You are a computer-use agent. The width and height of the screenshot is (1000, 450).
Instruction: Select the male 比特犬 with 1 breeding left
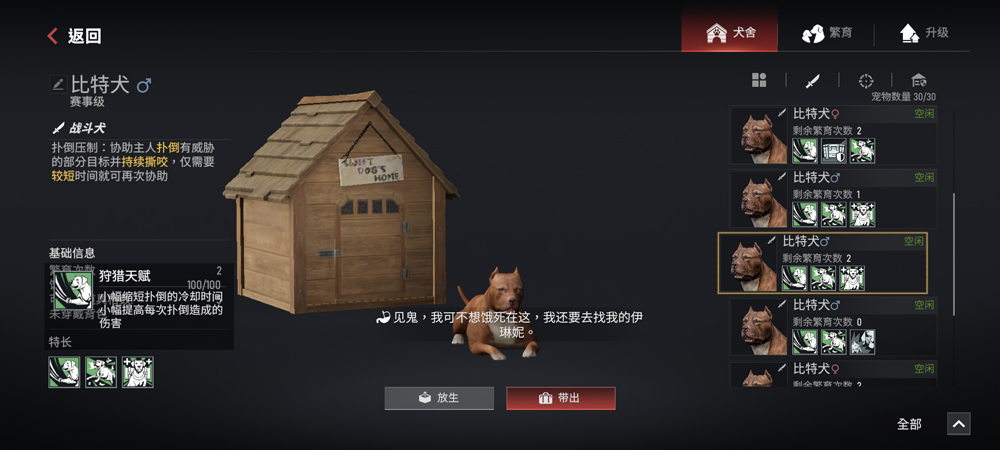click(842, 199)
